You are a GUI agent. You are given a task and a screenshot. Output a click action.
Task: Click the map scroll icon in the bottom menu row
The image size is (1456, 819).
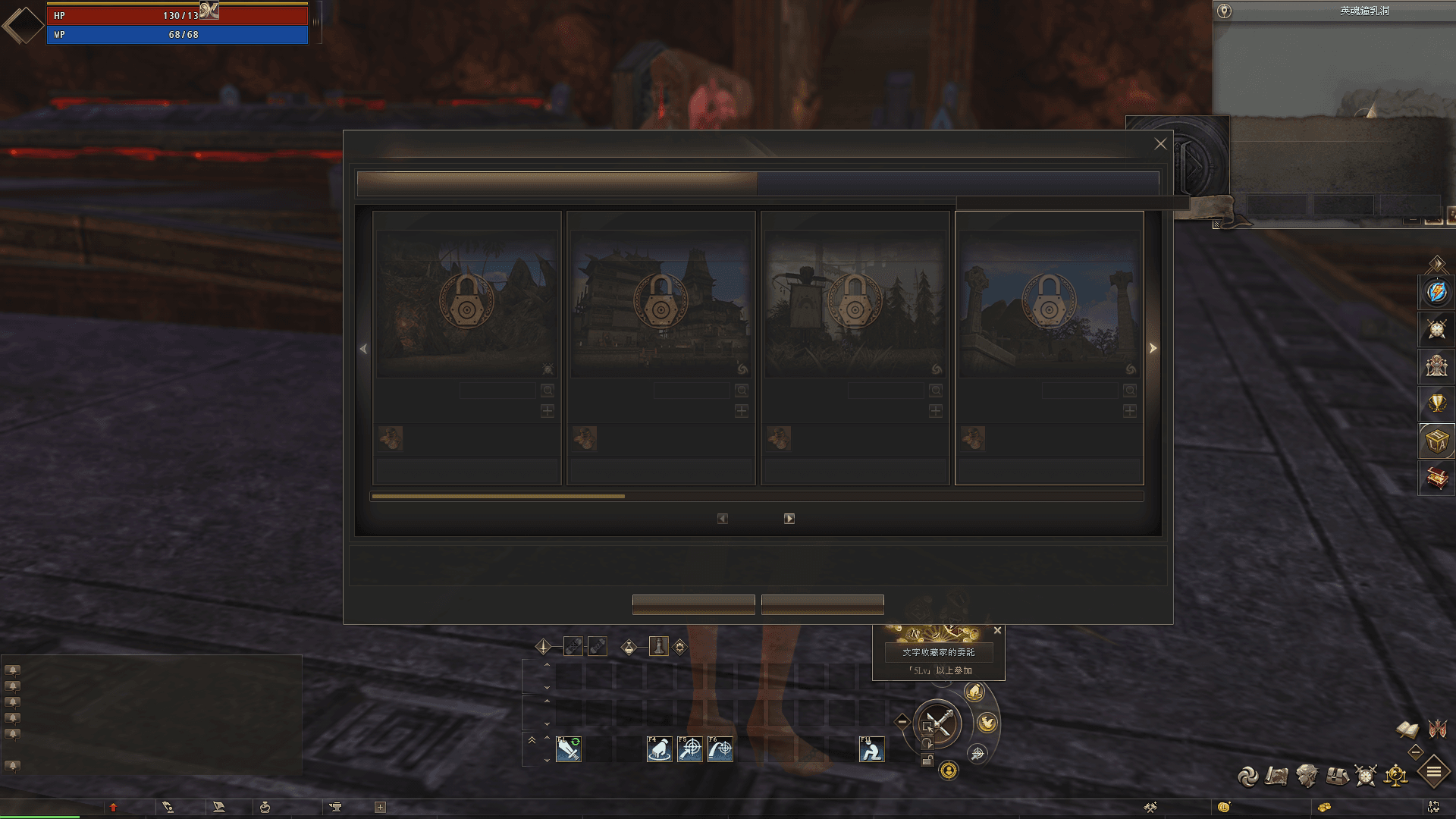coord(1277,777)
